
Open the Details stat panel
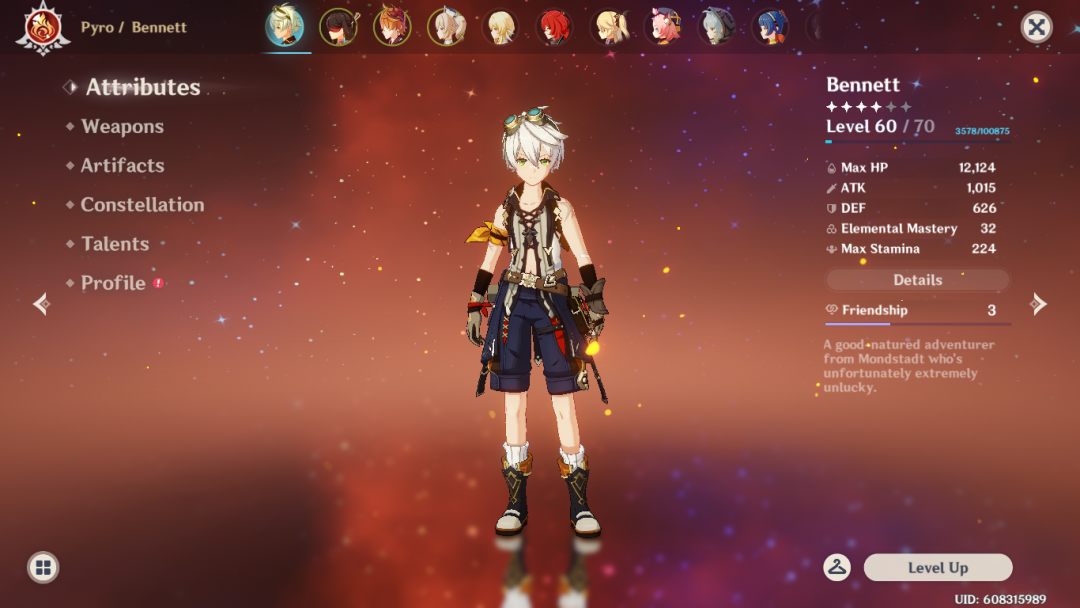point(917,280)
